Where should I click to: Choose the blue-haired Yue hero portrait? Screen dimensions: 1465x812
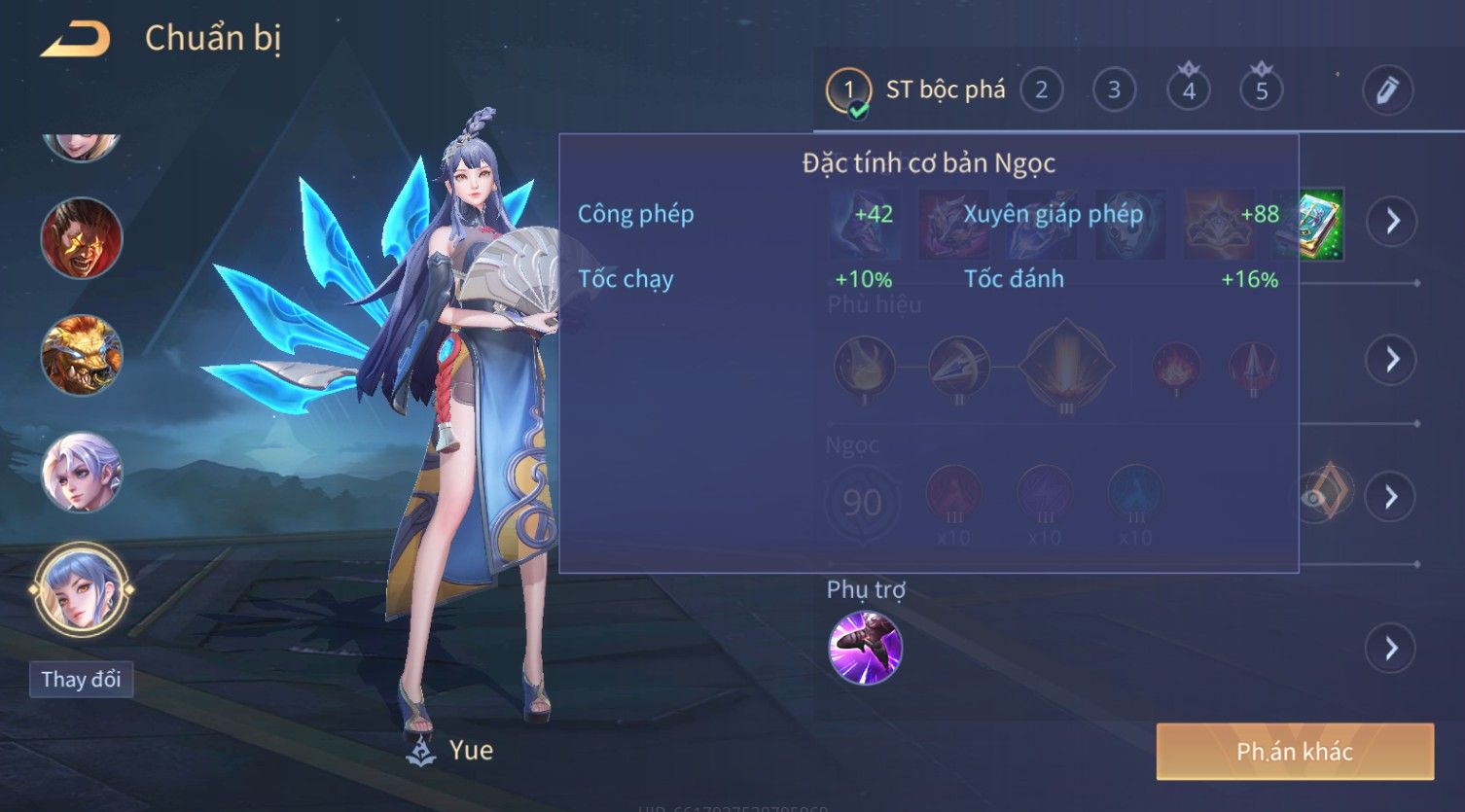tap(81, 589)
